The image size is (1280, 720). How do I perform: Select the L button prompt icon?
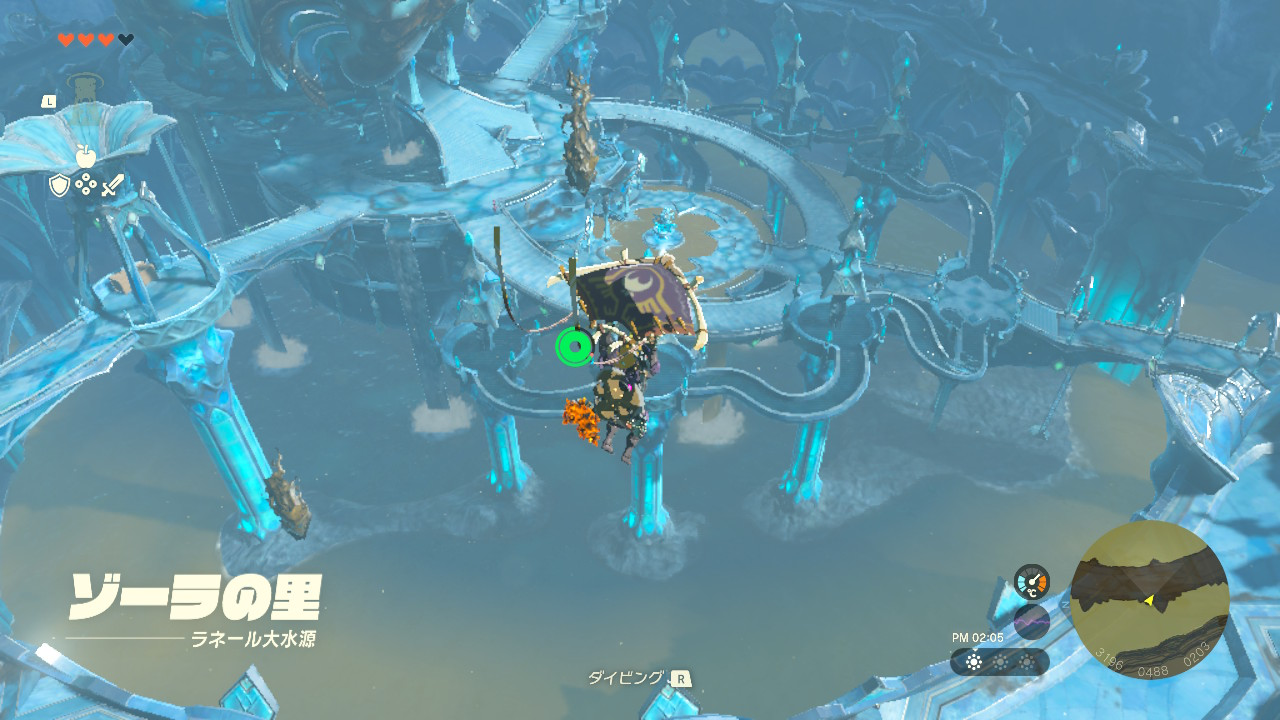47,100
